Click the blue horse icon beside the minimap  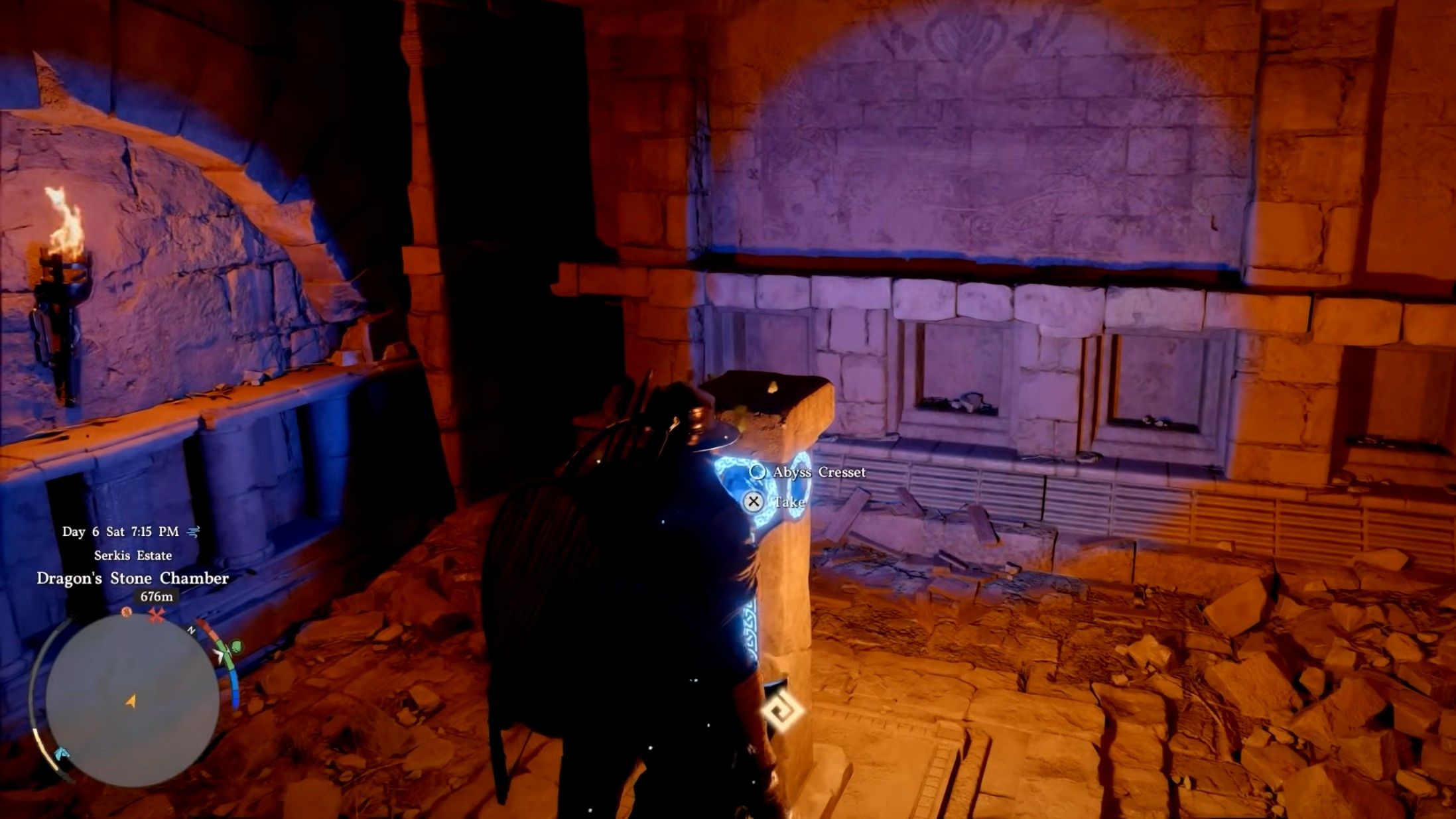[x=61, y=753]
